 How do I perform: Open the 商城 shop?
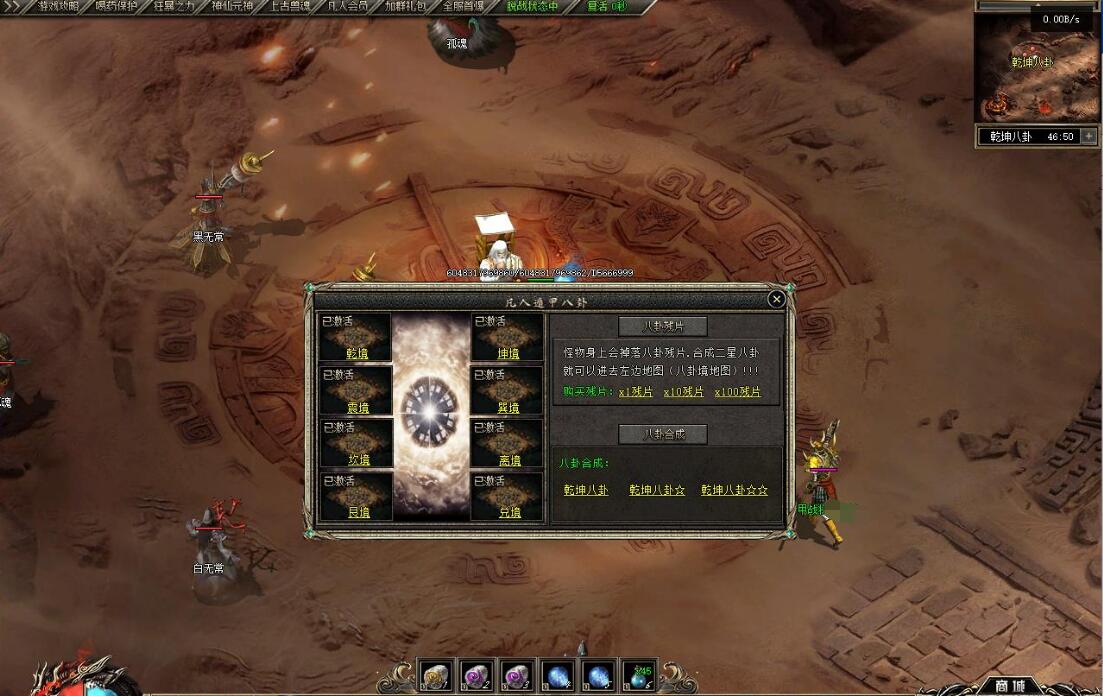(x=1009, y=686)
